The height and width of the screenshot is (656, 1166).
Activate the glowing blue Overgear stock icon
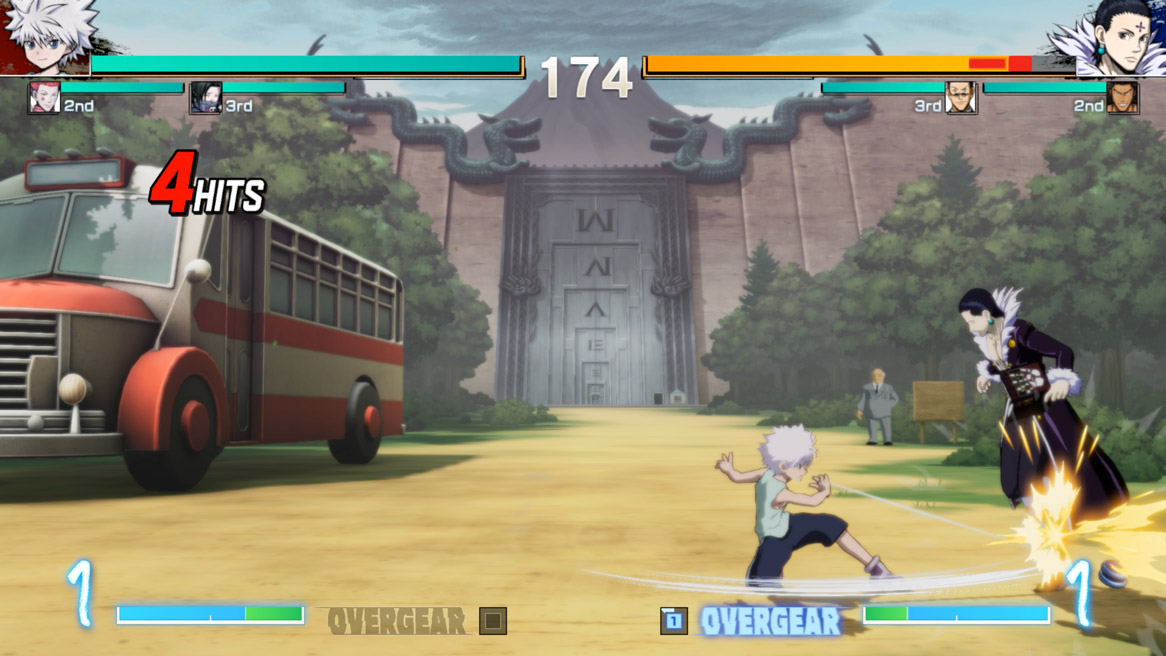tap(674, 621)
